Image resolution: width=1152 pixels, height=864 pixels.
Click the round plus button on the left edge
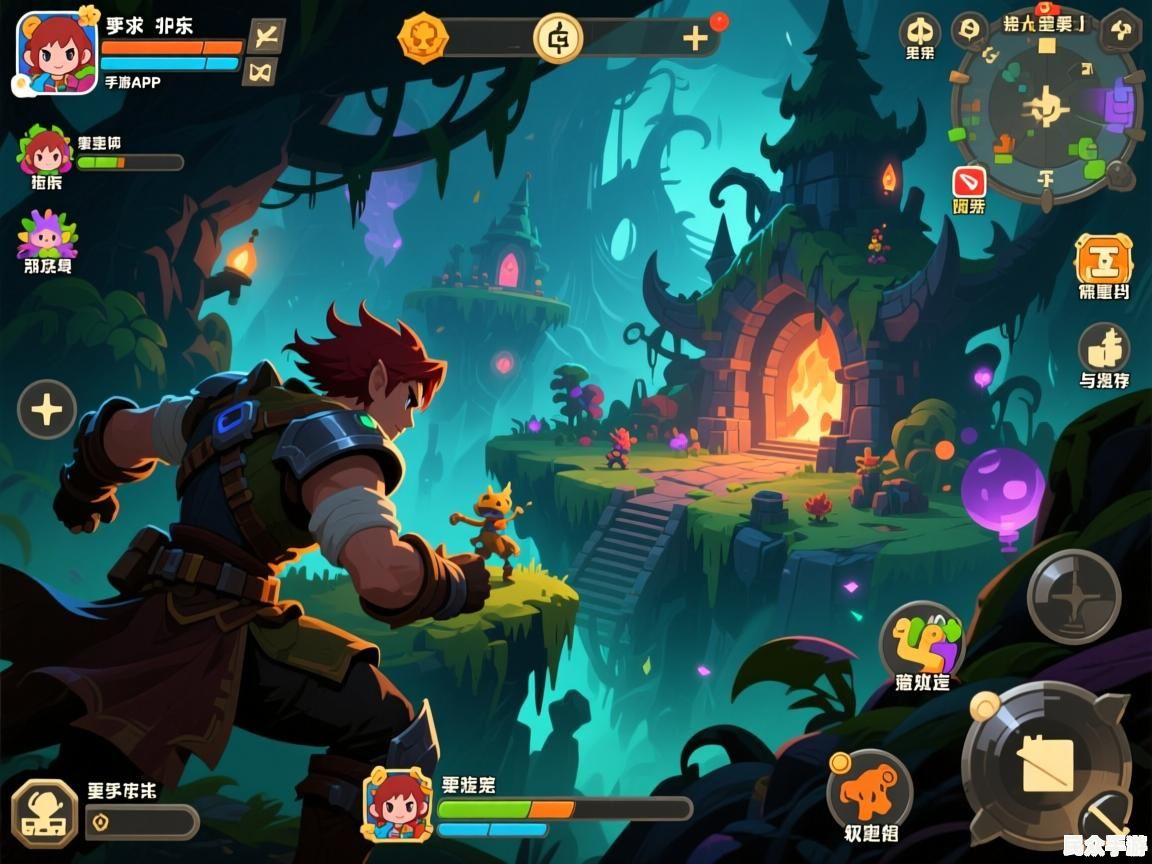47,409
